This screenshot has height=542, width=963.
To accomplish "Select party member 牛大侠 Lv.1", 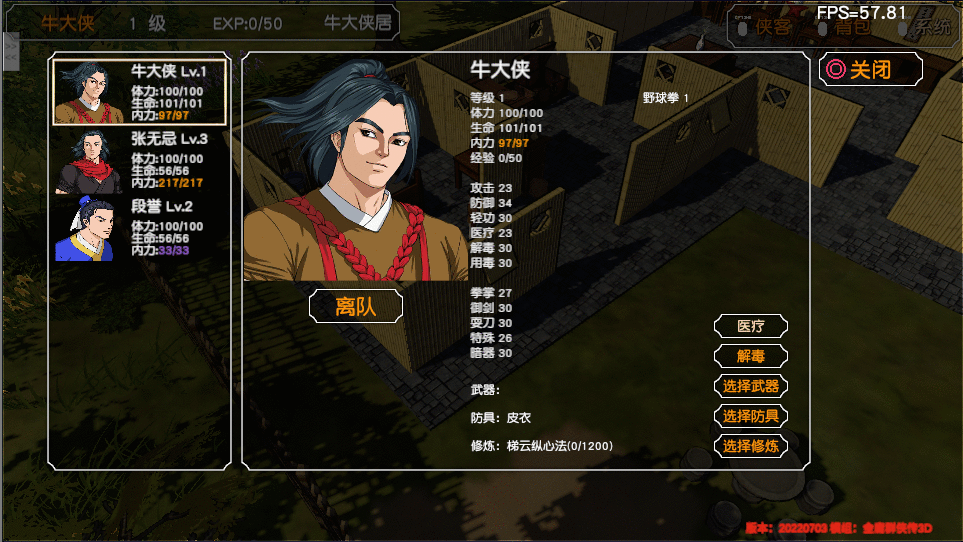I will [x=139, y=92].
